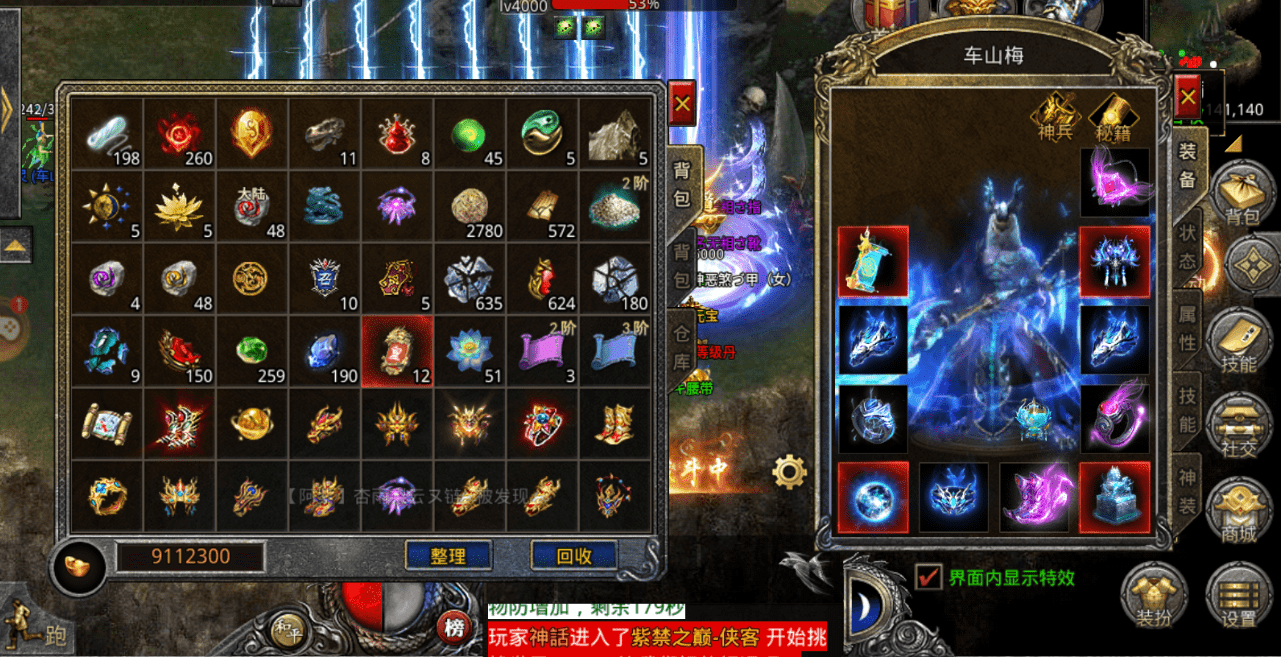Select the item stack showing 2780

[469, 207]
